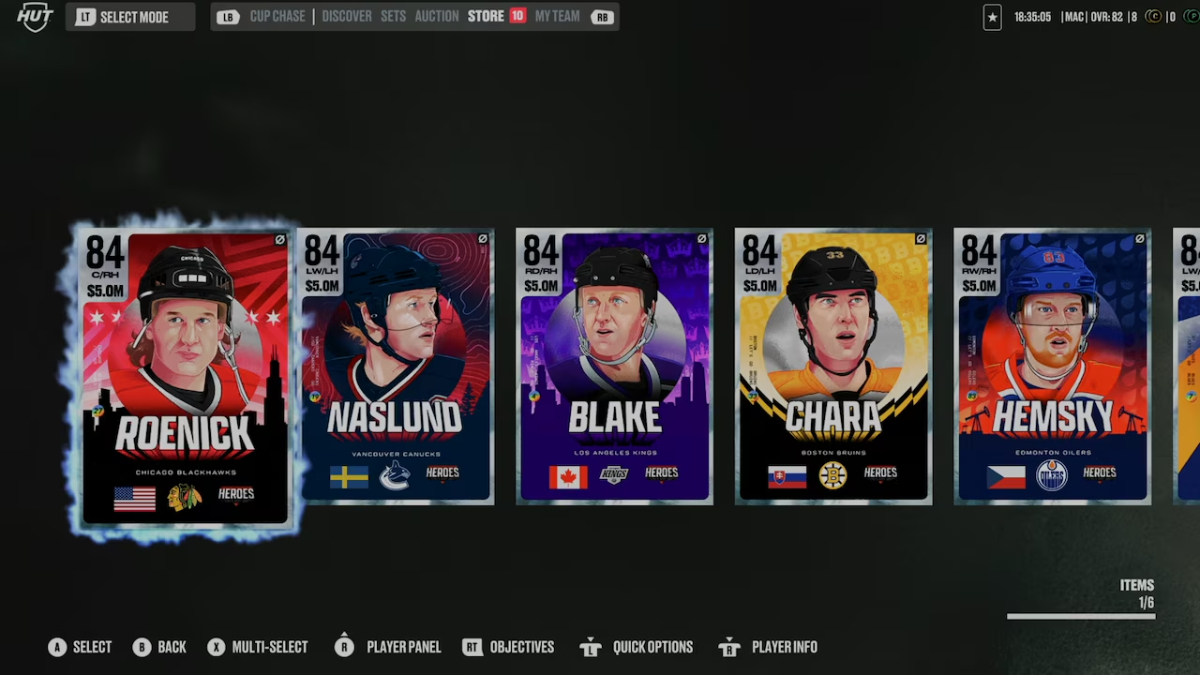Switch to the Discover tab
1200x675 pixels.
(x=347, y=17)
